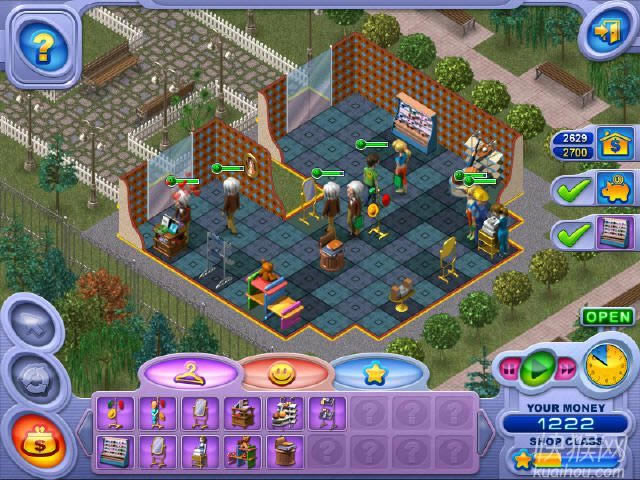The width and height of the screenshot is (640, 480).
Task: Toggle the green OPEN shop sign
Action: click(x=607, y=317)
